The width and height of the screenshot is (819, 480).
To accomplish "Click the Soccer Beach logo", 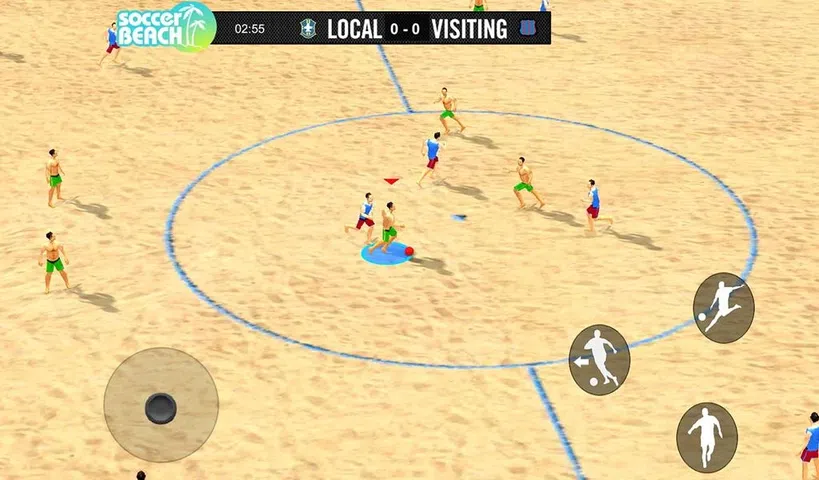I will [165, 27].
